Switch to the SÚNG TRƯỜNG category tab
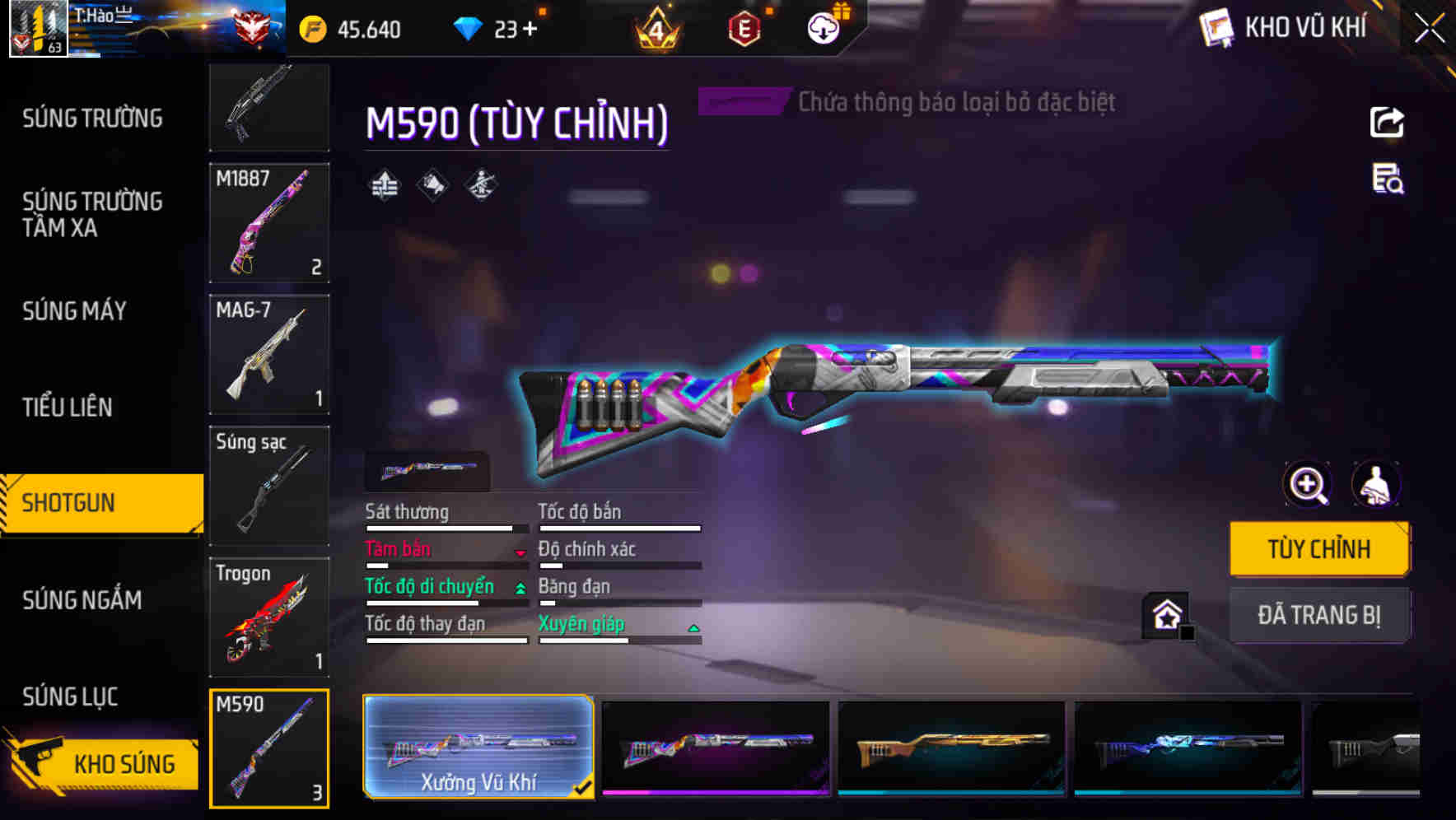The image size is (1456, 820). 91,119
